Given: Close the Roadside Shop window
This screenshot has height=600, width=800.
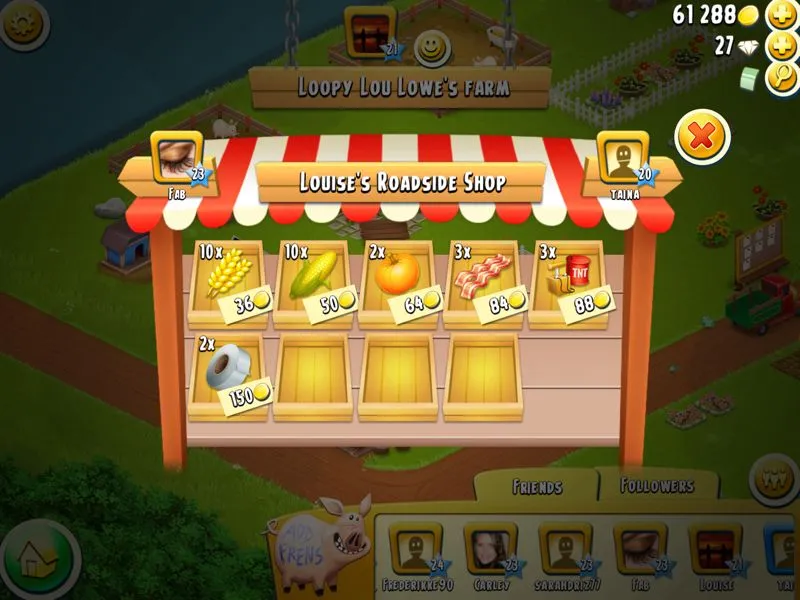Looking at the screenshot, I should 702,137.
